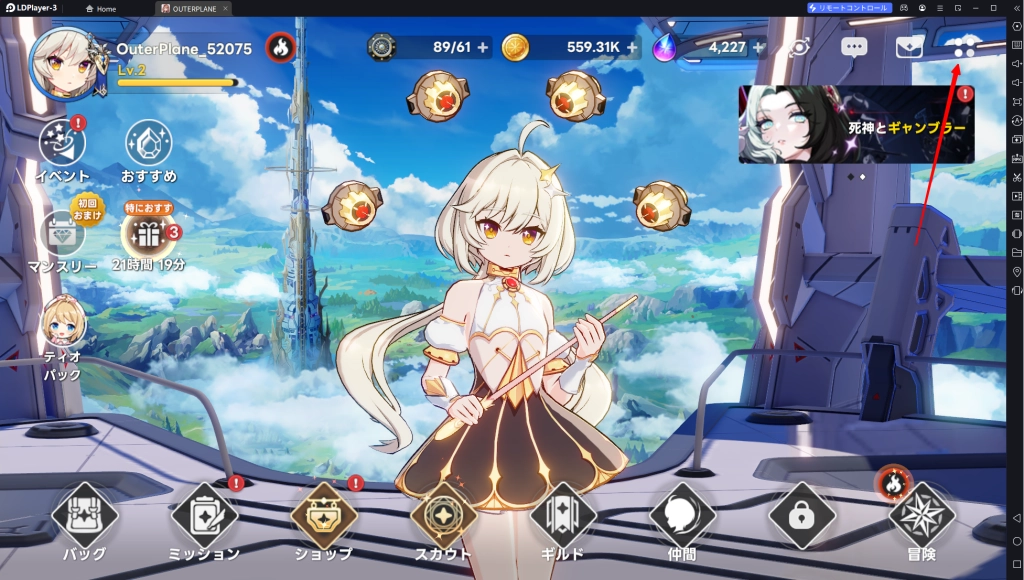Open the ティオパック offer

63,323
